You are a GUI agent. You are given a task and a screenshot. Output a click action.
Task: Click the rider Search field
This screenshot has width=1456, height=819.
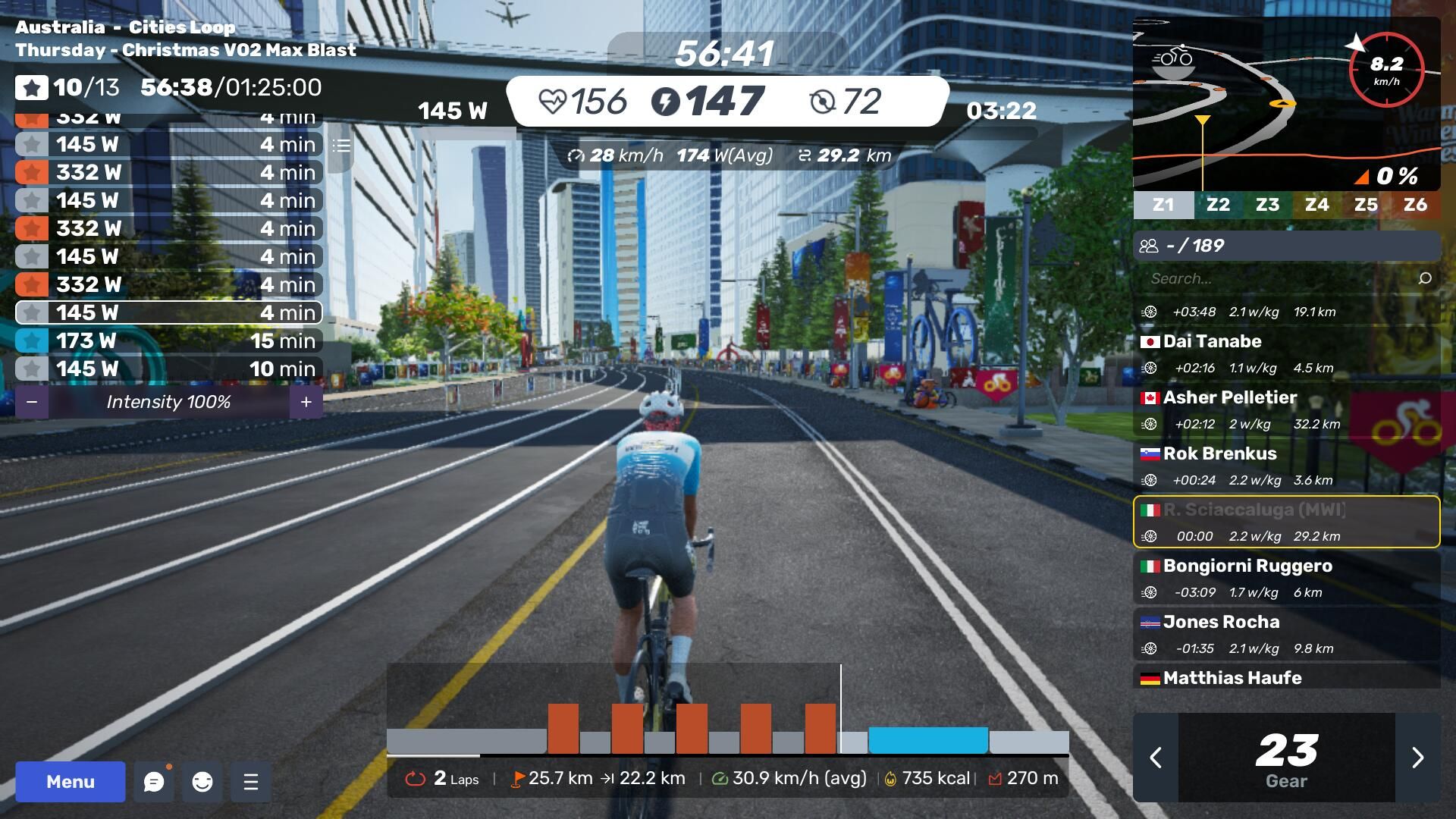pyautogui.click(x=1282, y=278)
